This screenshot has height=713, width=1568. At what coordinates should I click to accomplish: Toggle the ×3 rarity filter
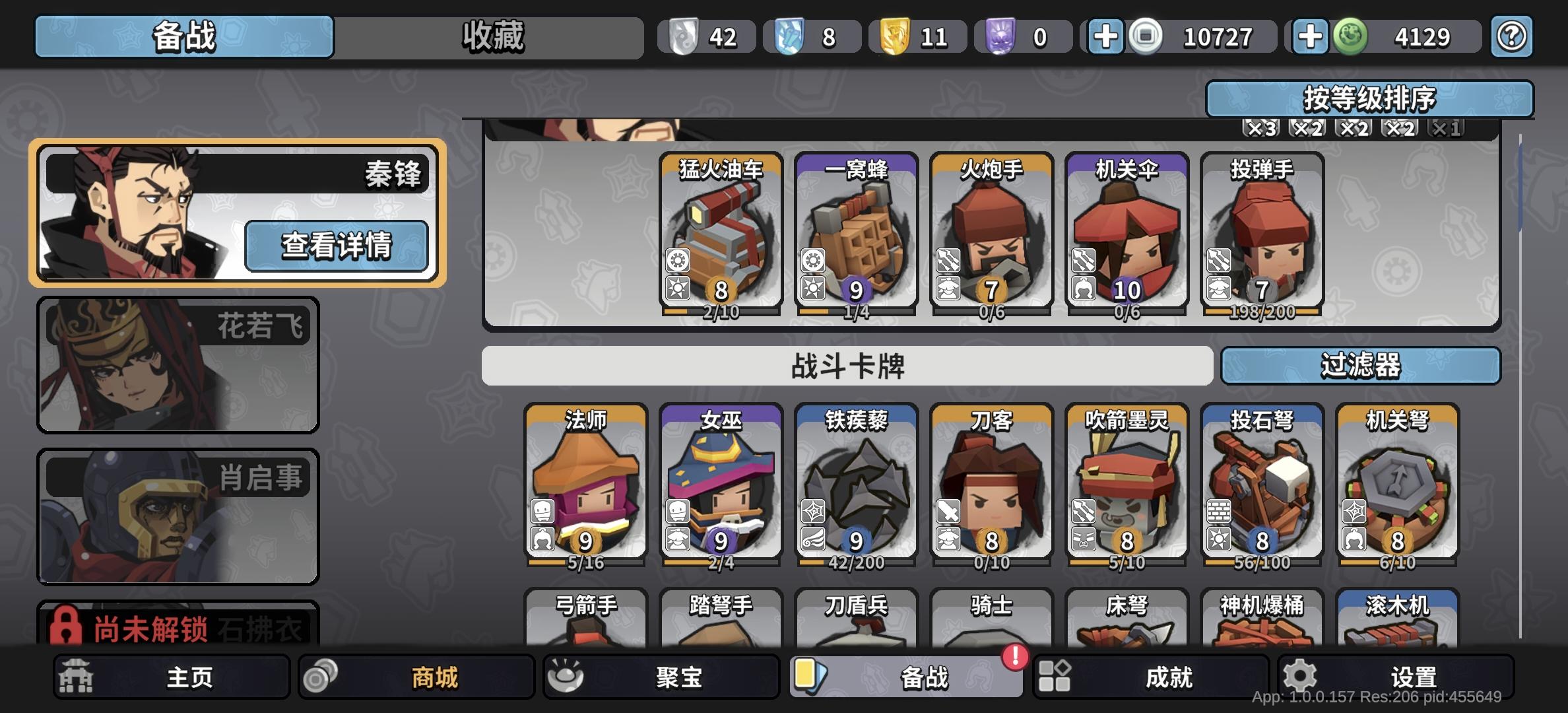point(1262,129)
